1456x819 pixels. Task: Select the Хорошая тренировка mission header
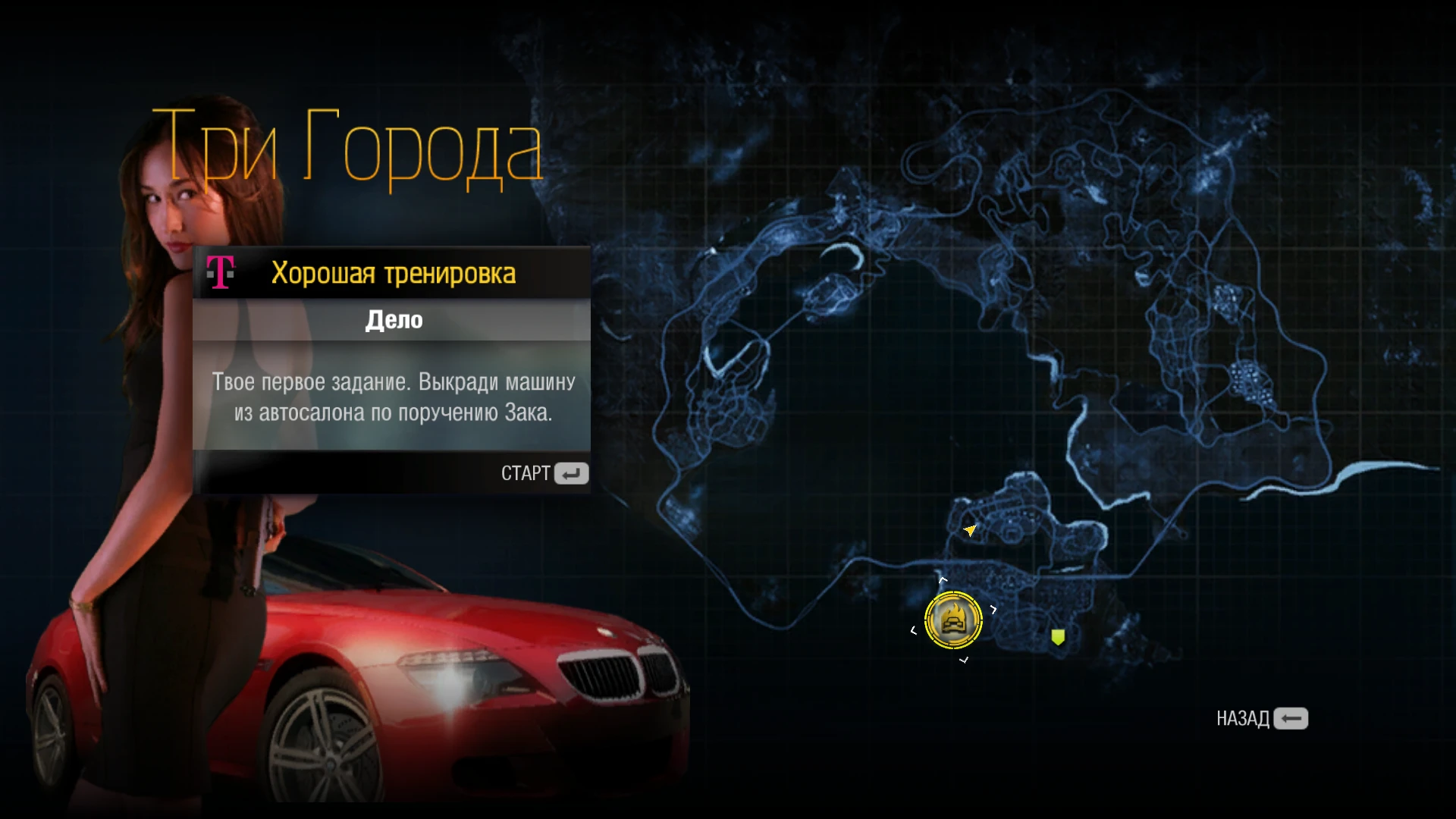pyautogui.click(x=394, y=273)
